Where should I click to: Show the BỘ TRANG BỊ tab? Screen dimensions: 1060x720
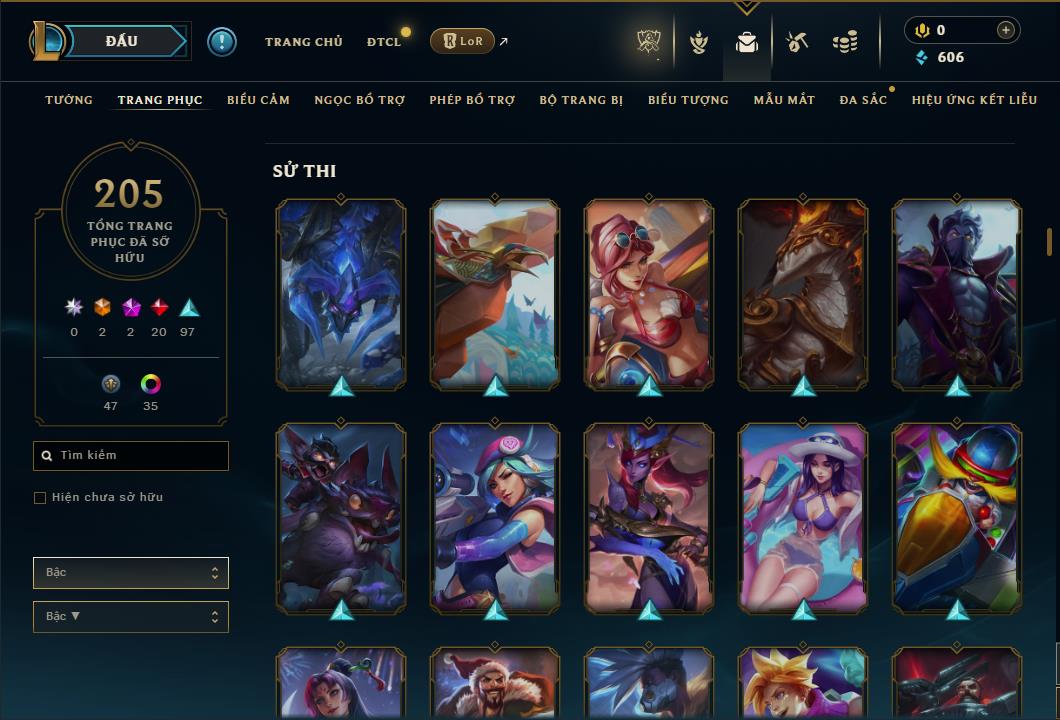(581, 100)
